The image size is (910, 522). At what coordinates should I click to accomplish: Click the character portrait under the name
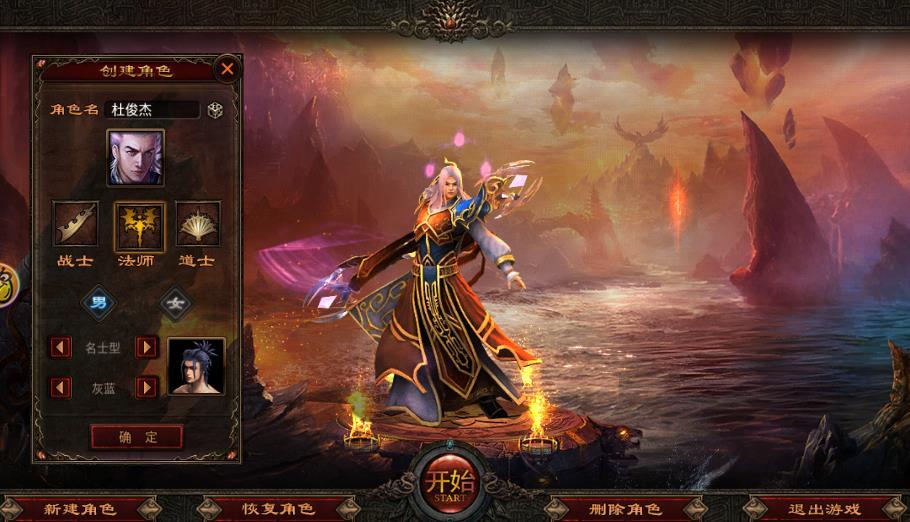coord(136,158)
